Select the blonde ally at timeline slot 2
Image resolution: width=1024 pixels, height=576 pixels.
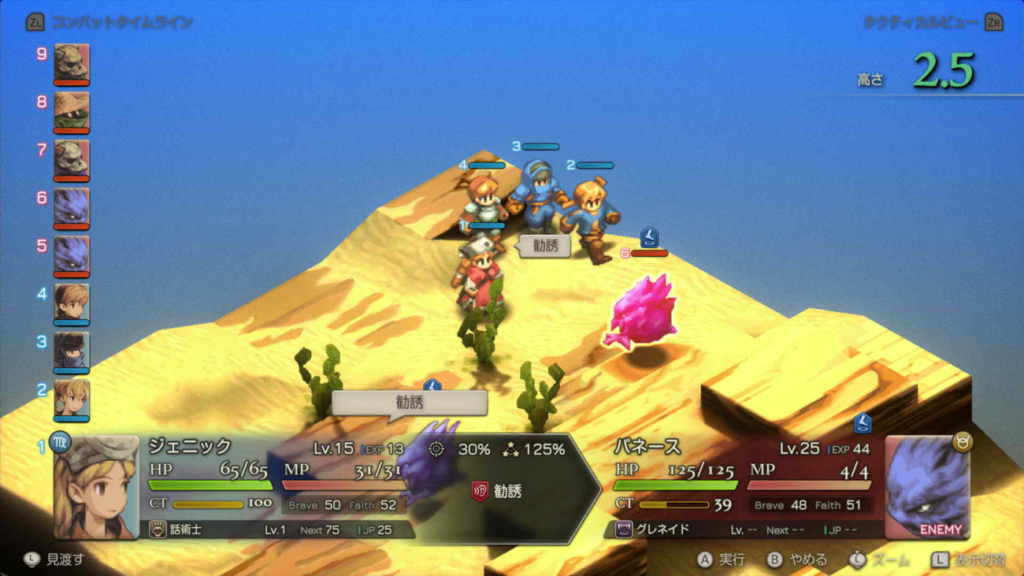71,397
